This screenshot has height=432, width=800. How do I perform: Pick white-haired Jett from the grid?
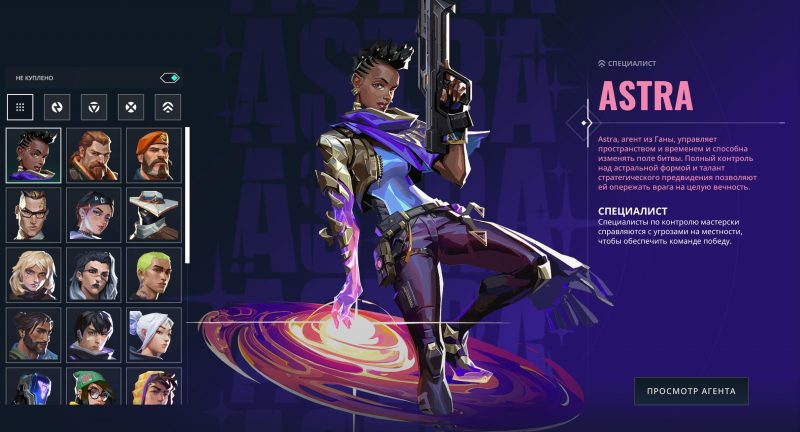[154, 334]
